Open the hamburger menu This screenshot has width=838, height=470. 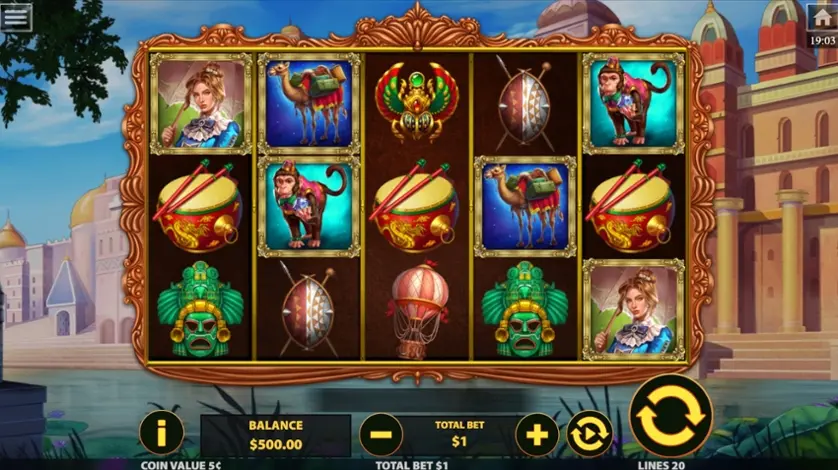[16, 16]
